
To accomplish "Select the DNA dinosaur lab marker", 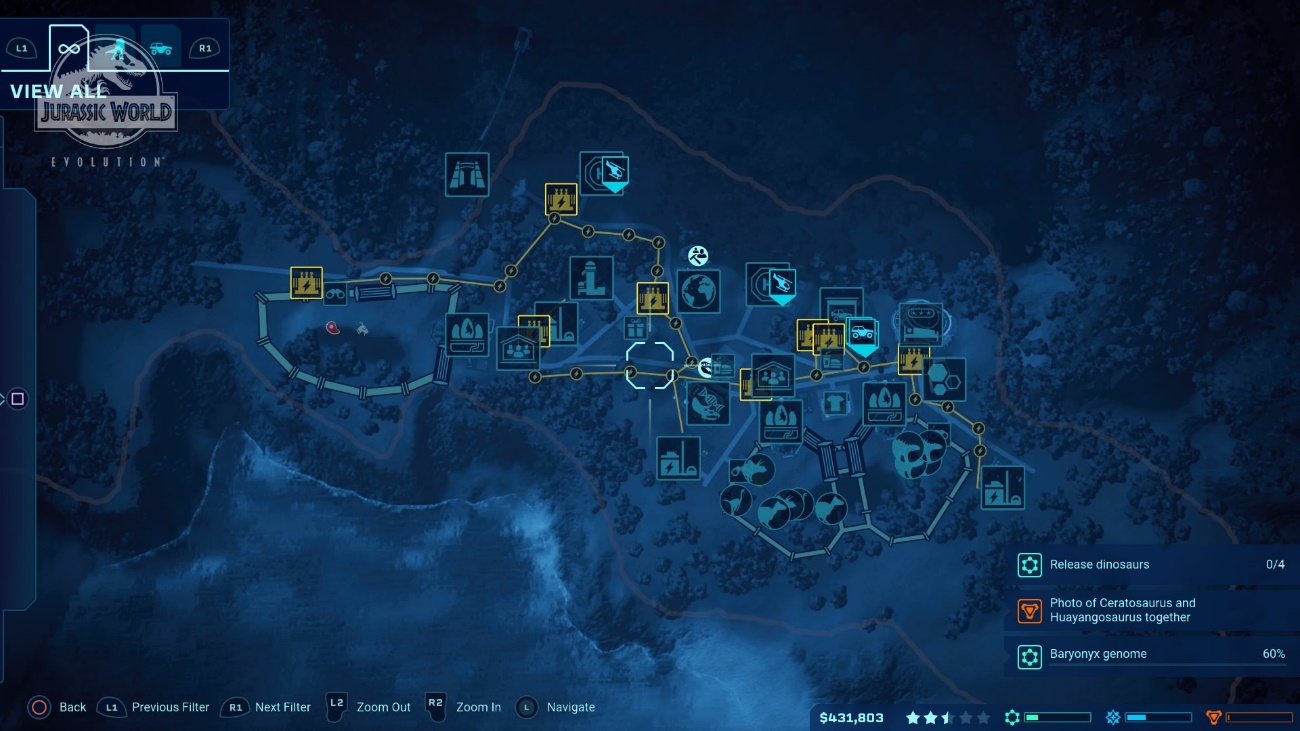I will click(708, 403).
